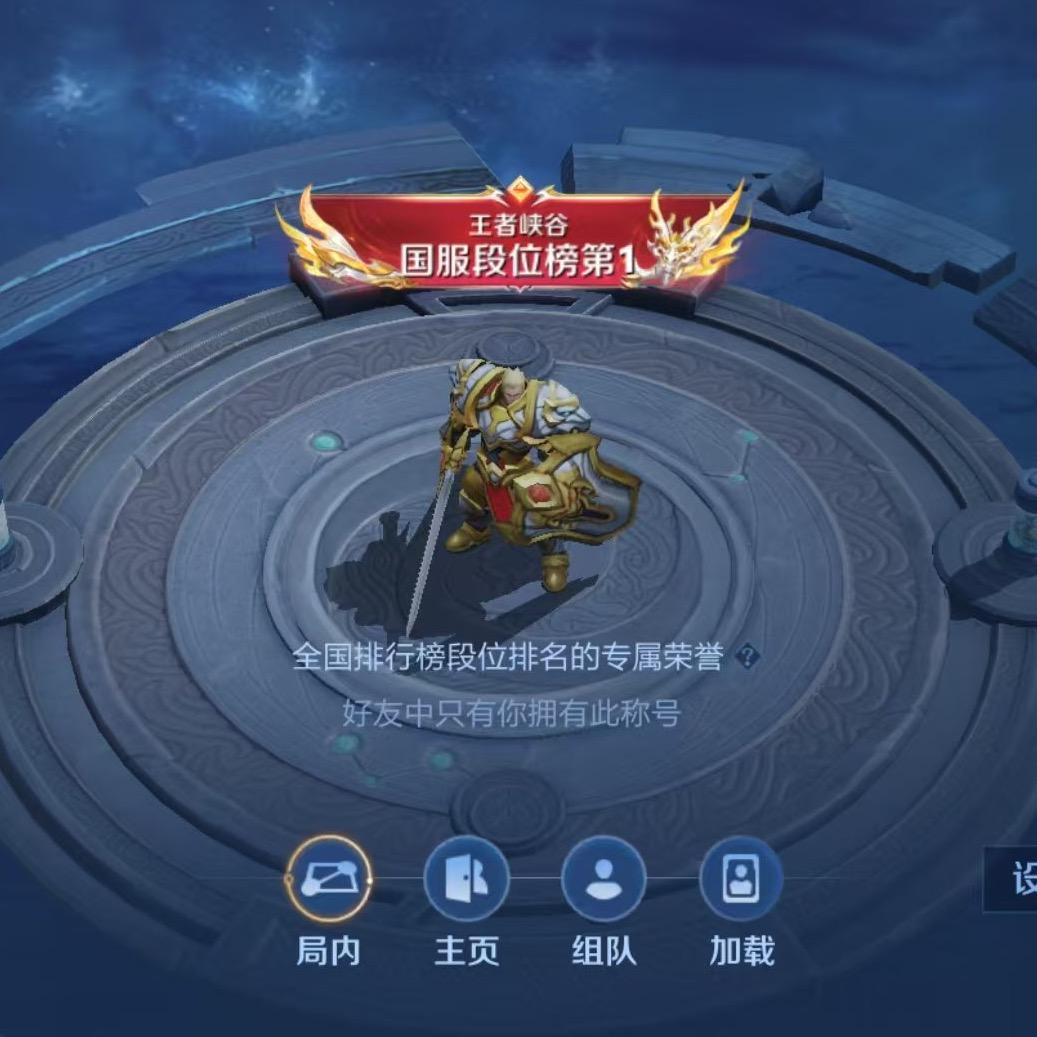Open the partially visible 设 button

click(x=1015, y=881)
